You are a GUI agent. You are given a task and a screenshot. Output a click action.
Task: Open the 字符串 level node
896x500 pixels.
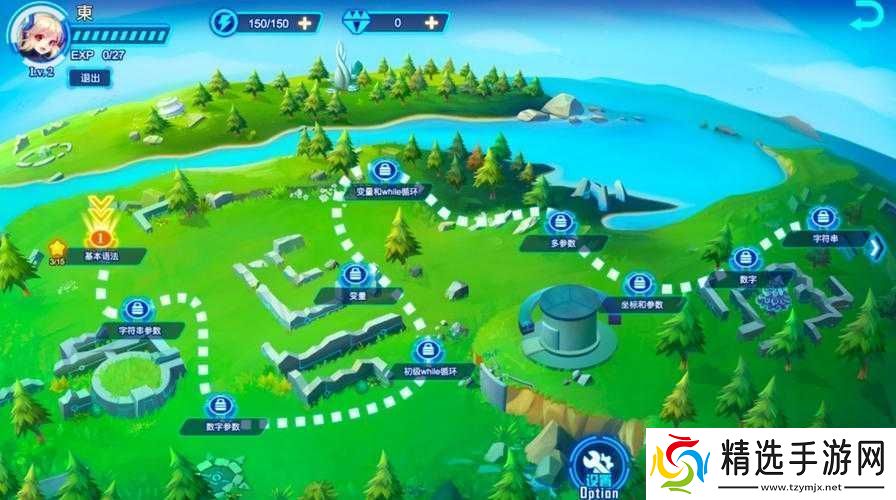(822, 220)
